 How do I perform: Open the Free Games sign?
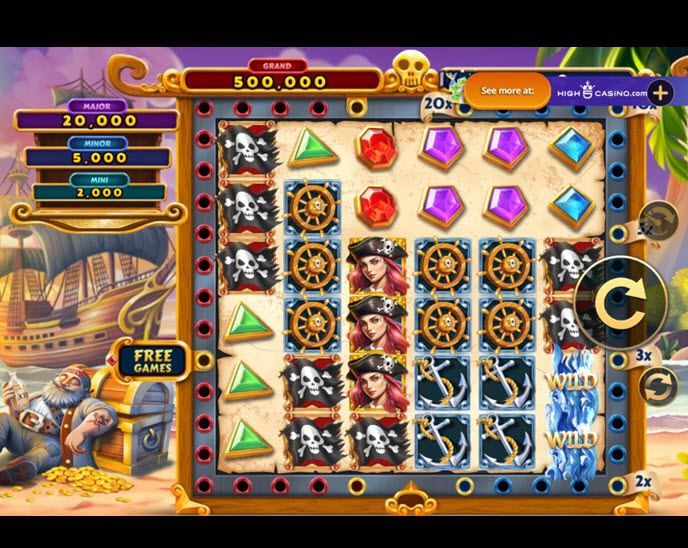[153, 361]
